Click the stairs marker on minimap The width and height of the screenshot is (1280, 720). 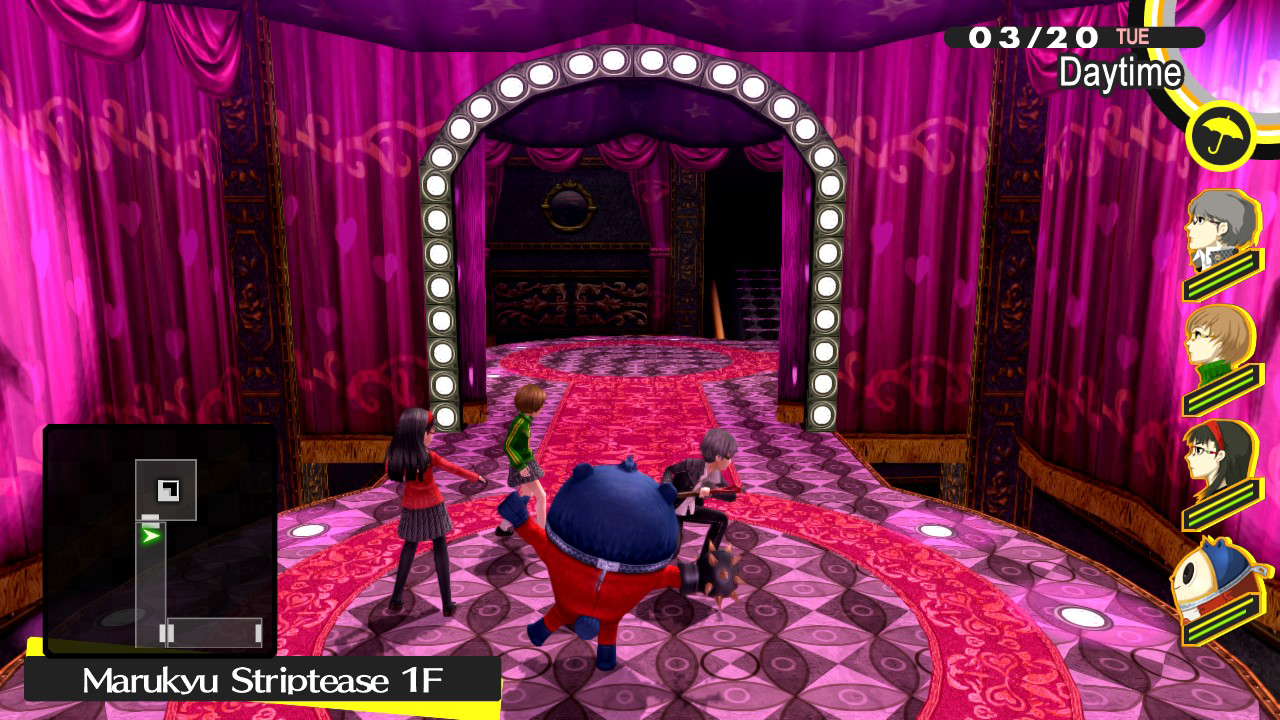168,489
